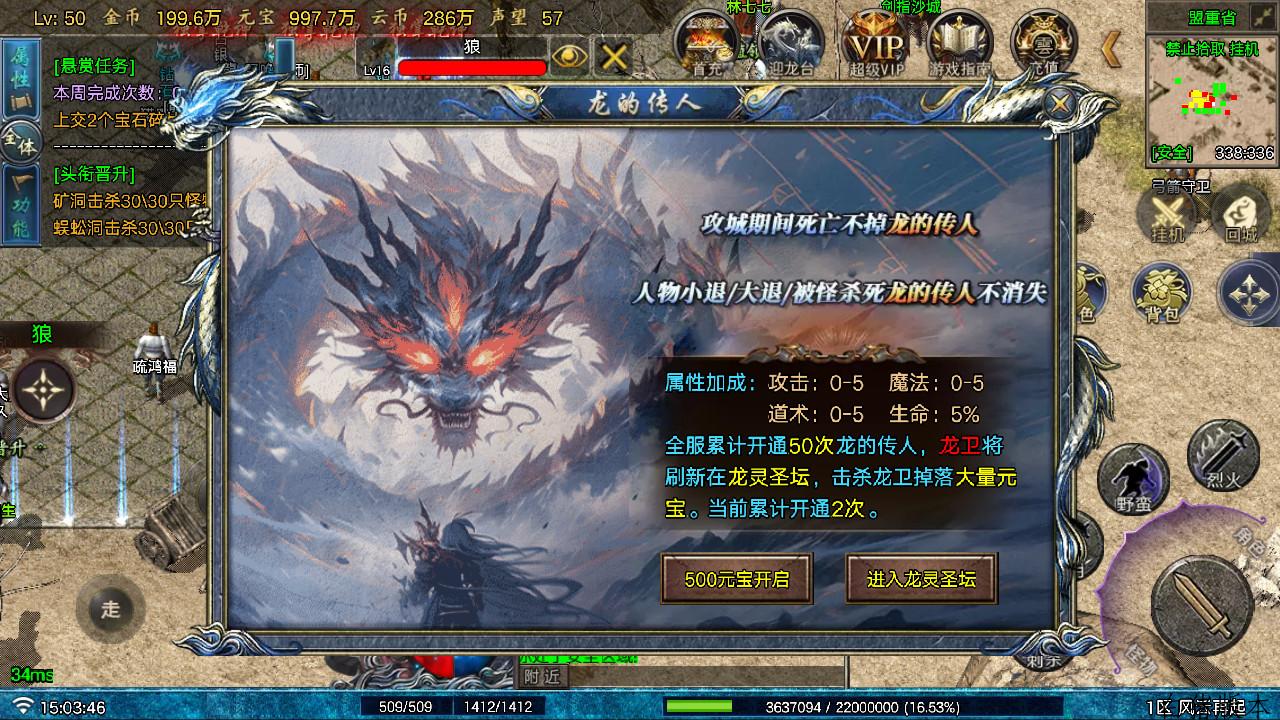
Task: Click the 回城 return-to-town icon
Action: (1240, 215)
